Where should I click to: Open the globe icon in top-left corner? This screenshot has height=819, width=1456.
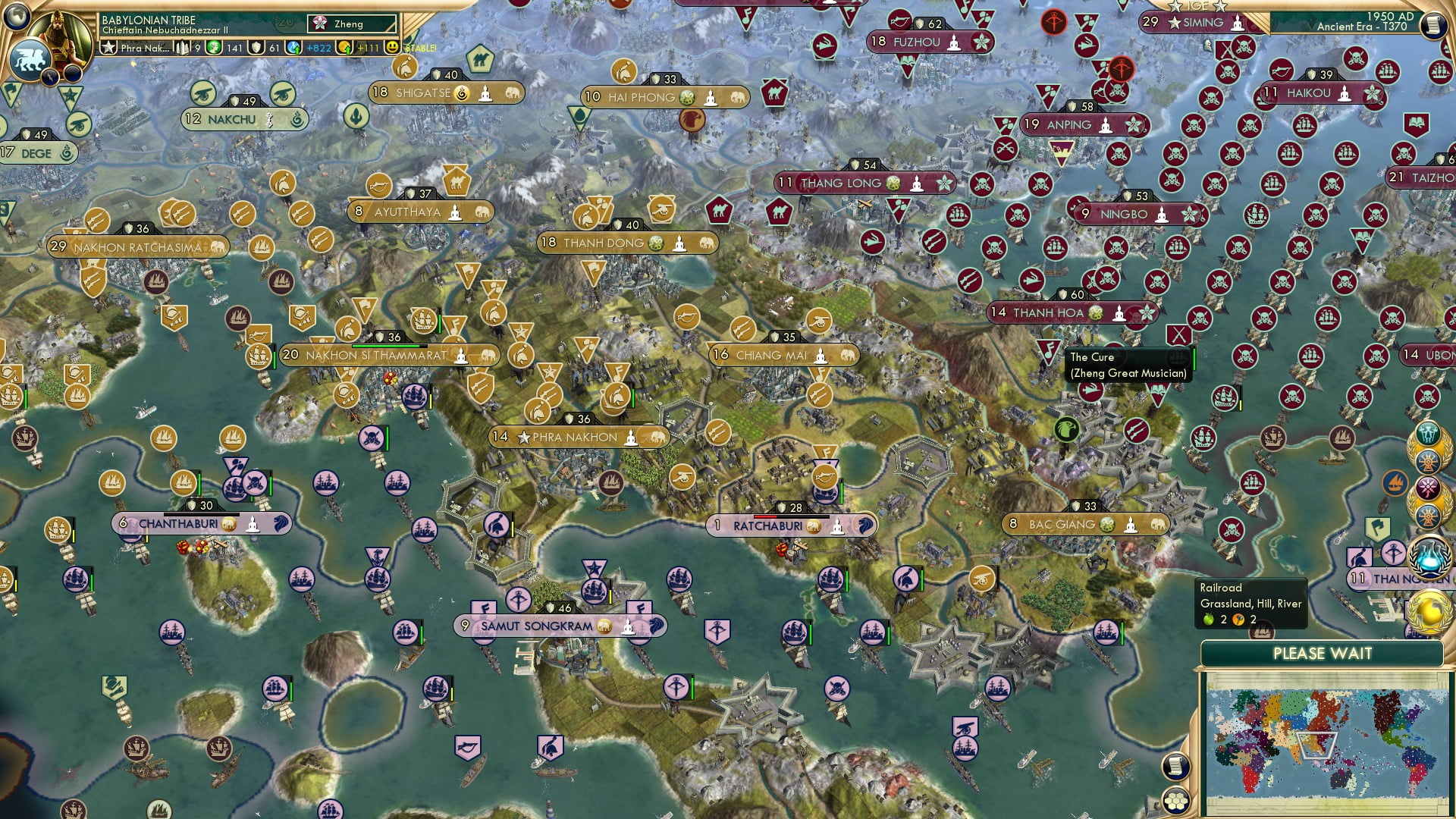tap(16, 14)
